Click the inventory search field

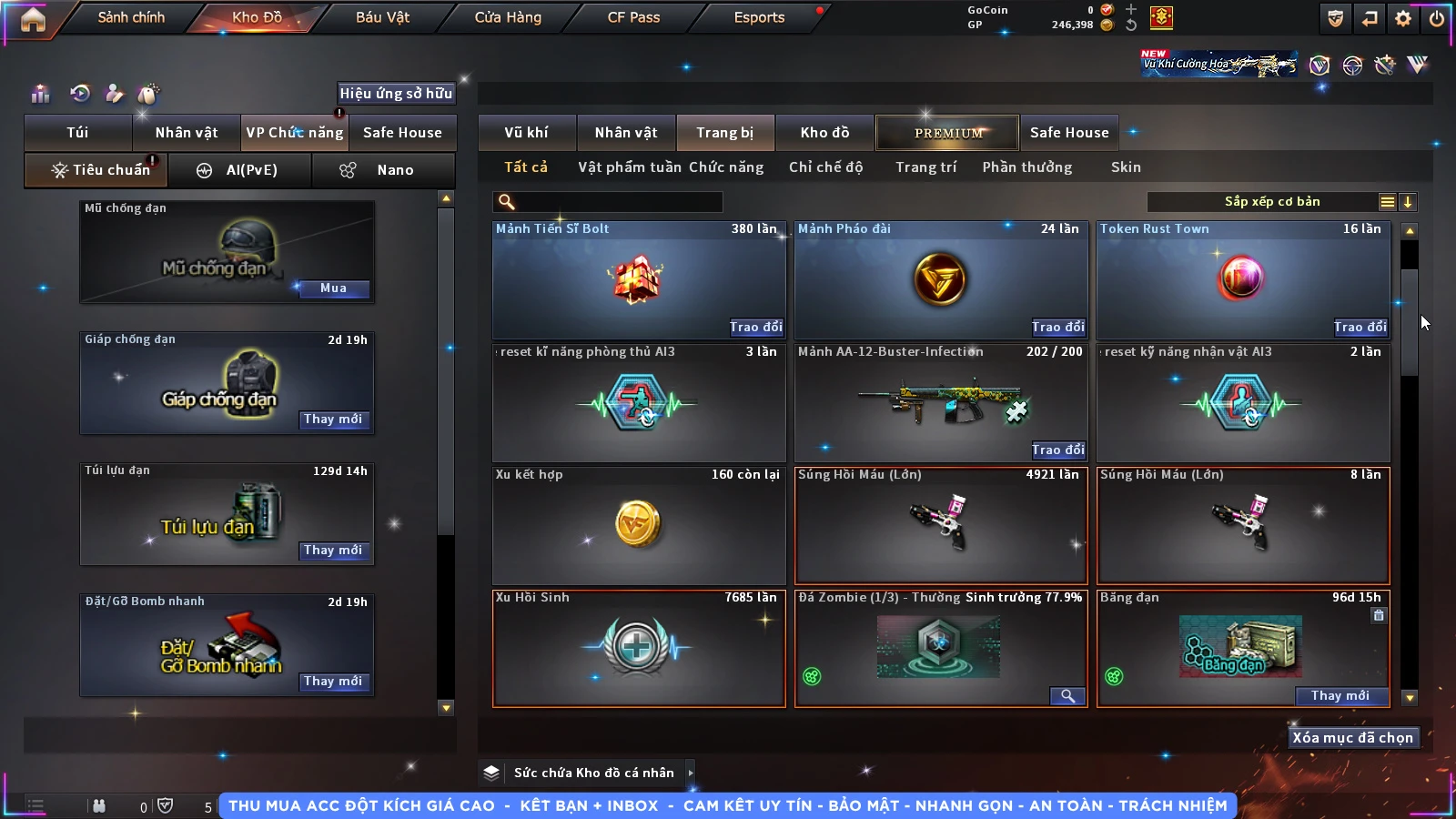[x=608, y=202]
